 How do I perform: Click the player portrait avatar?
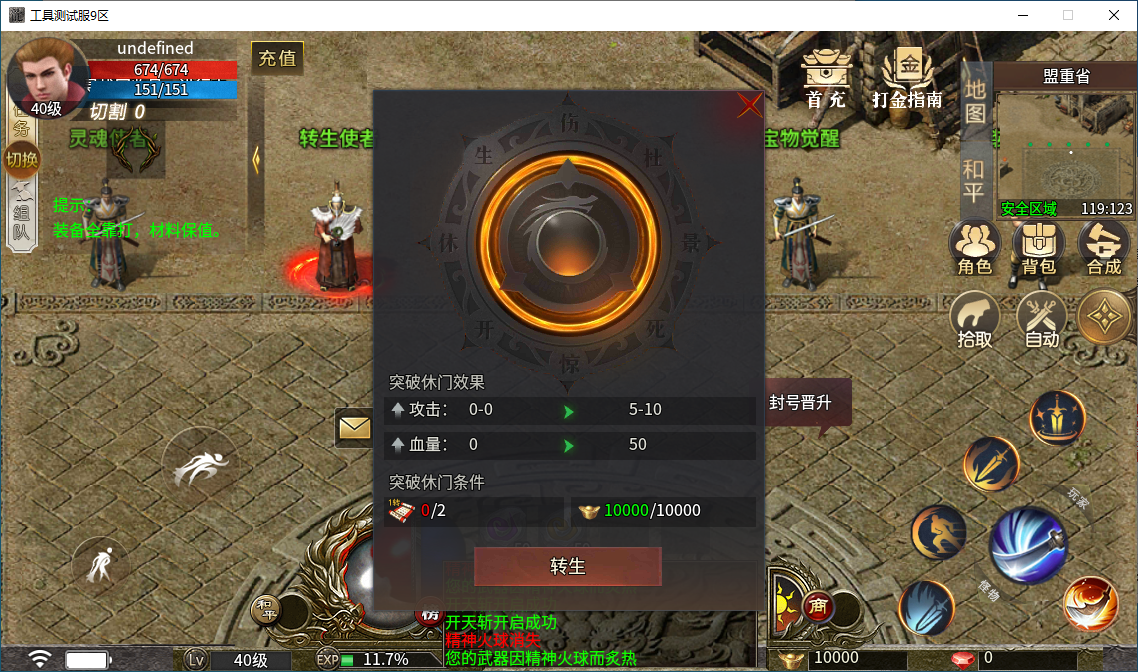[46, 75]
